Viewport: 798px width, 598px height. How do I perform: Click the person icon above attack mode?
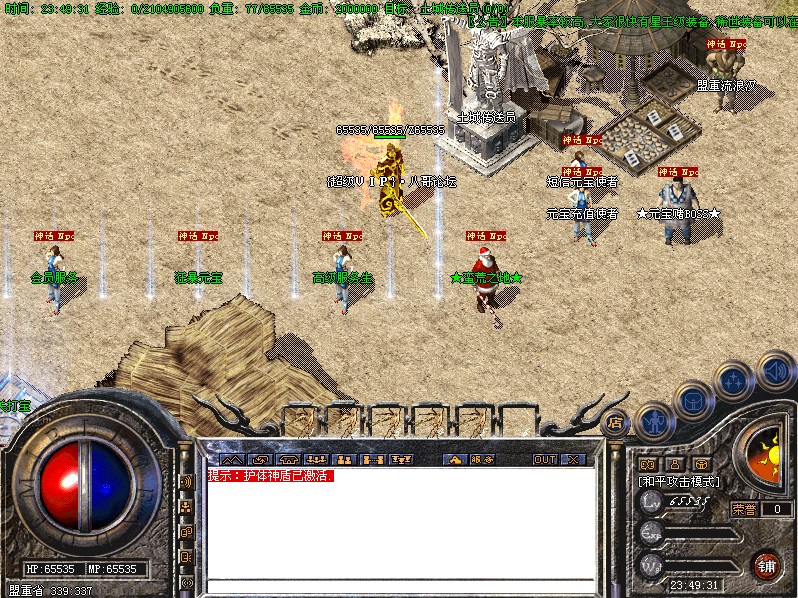click(x=674, y=464)
